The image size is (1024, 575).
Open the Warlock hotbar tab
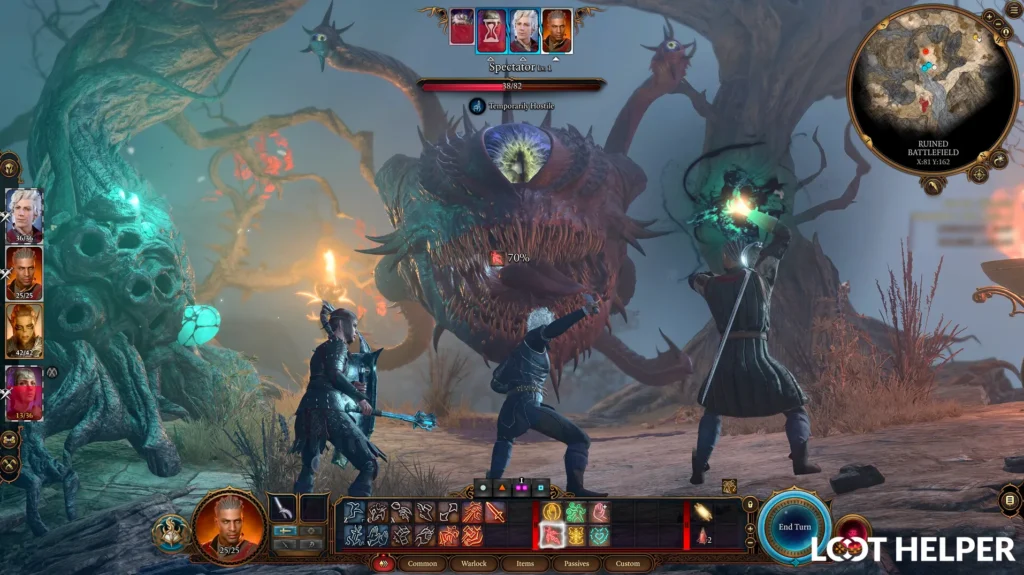tap(475, 564)
